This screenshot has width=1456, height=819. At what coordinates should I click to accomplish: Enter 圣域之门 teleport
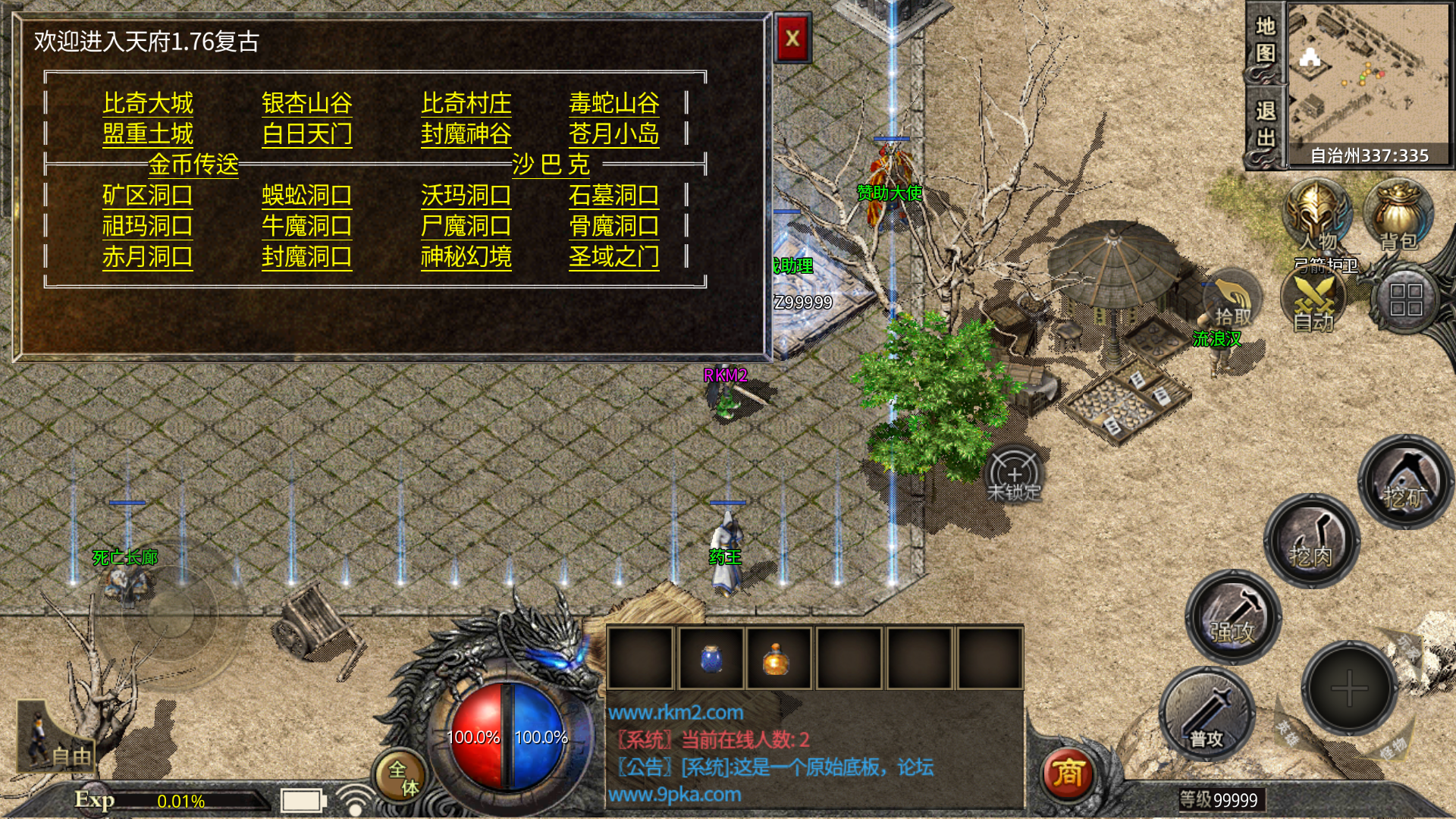pos(613,257)
